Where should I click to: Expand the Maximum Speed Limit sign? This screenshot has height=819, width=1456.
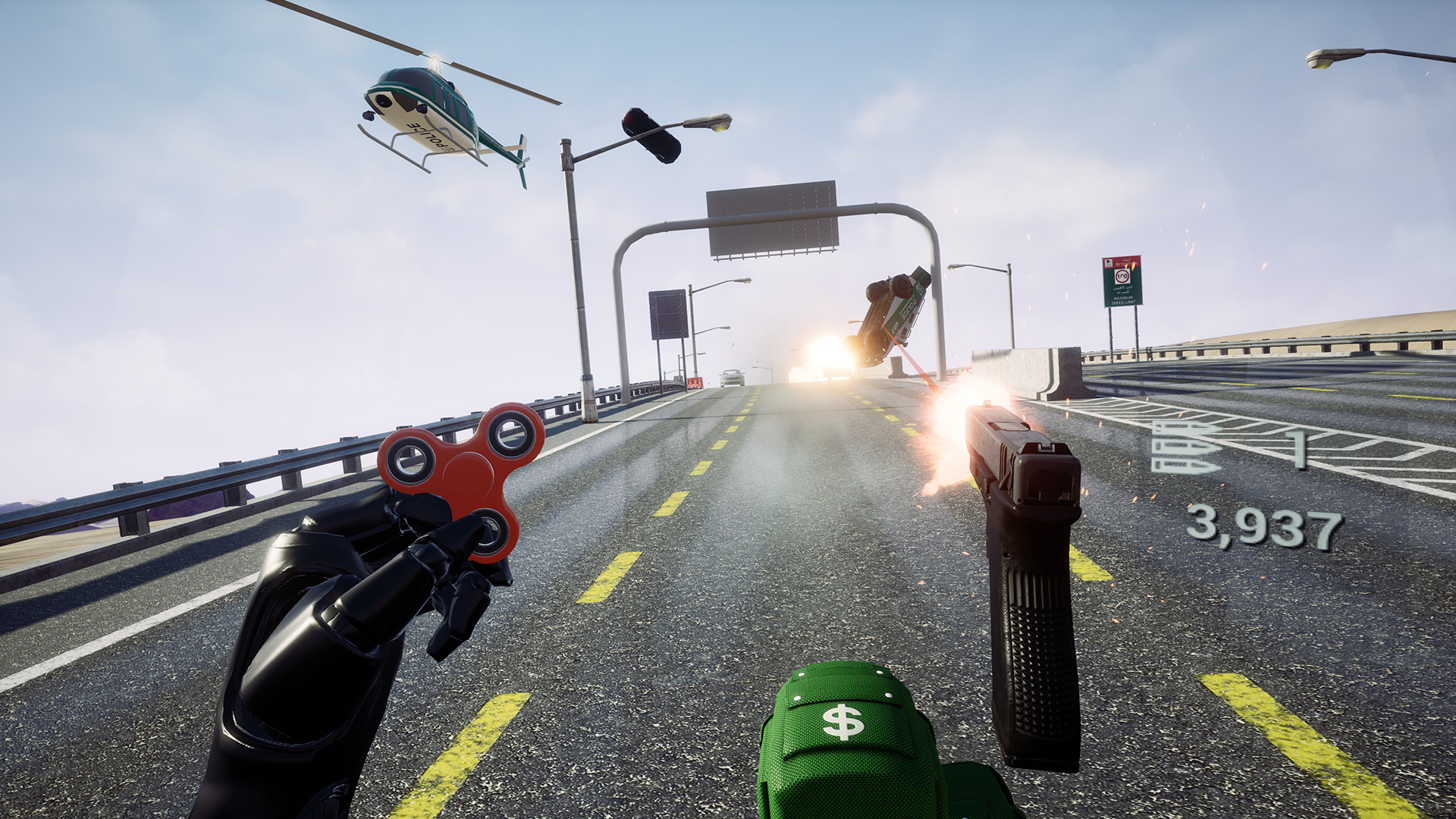[x=1124, y=300]
